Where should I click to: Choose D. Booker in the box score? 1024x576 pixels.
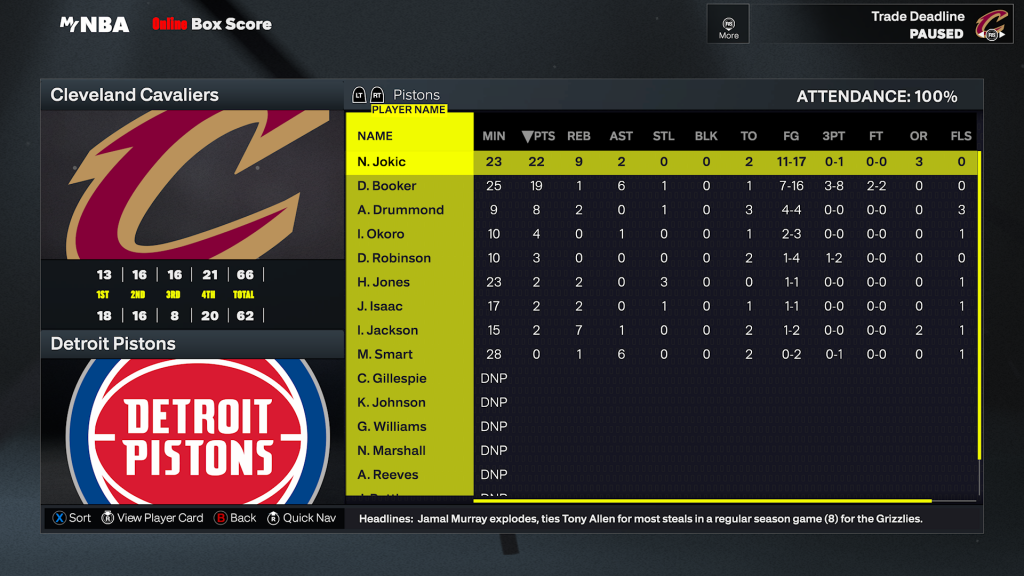pos(387,186)
